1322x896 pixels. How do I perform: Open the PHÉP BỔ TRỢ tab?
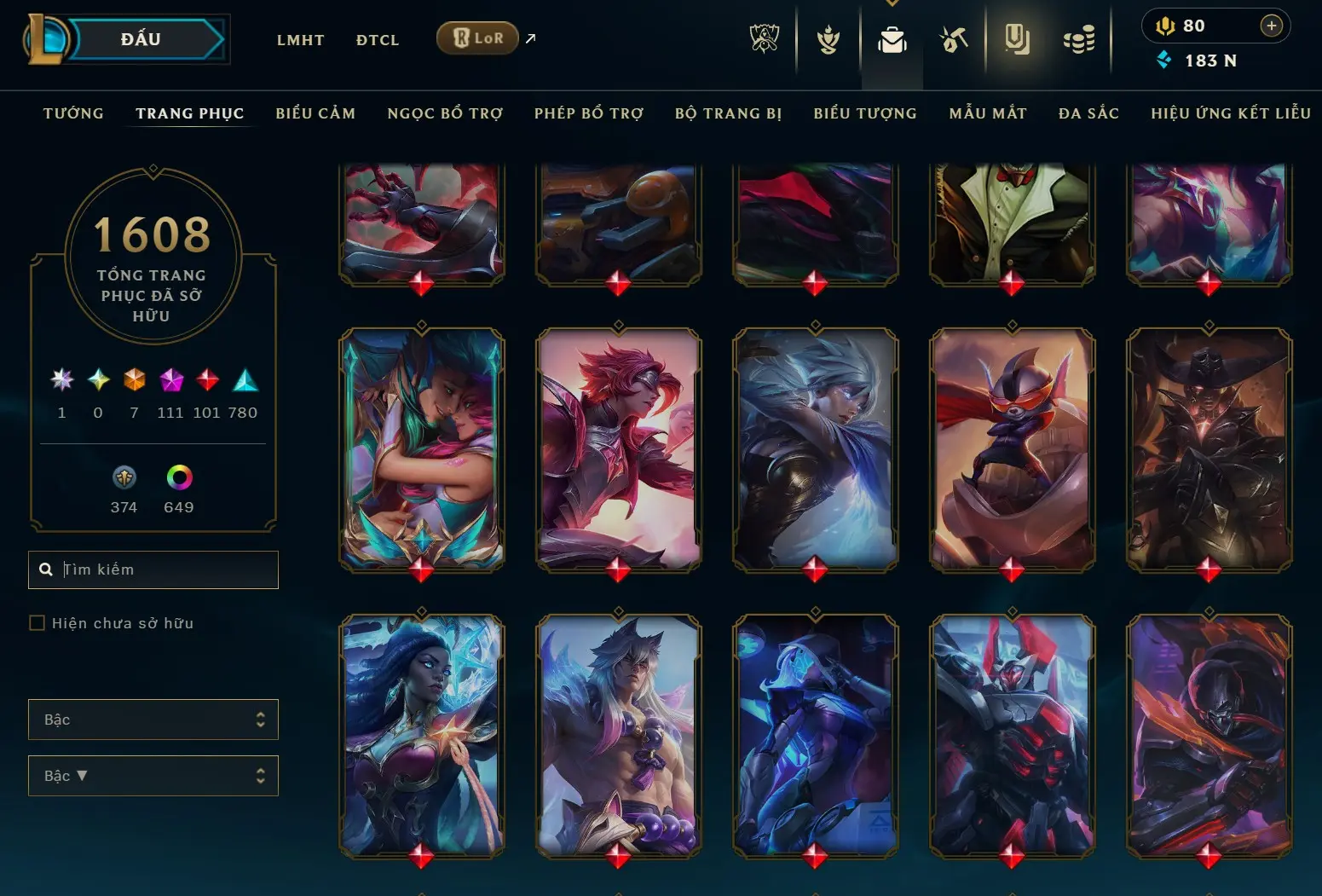589,113
